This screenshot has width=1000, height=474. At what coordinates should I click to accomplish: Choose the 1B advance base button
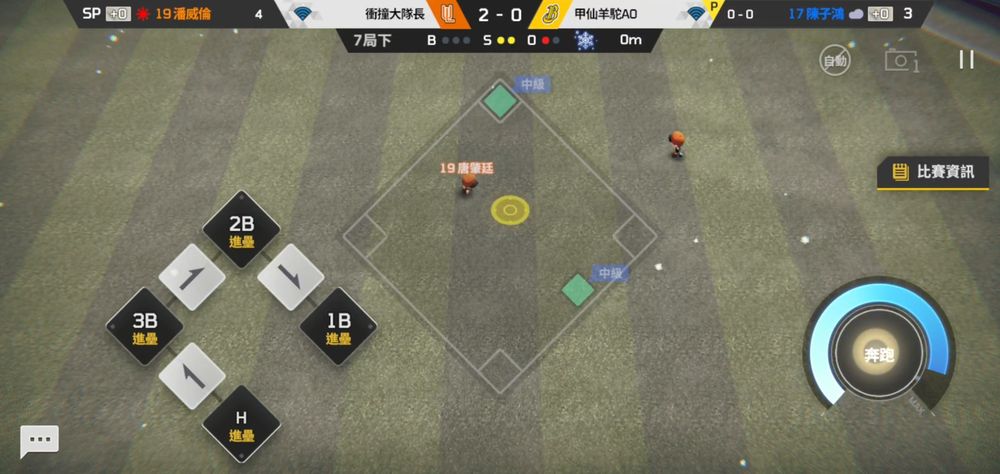click(338, 327)
